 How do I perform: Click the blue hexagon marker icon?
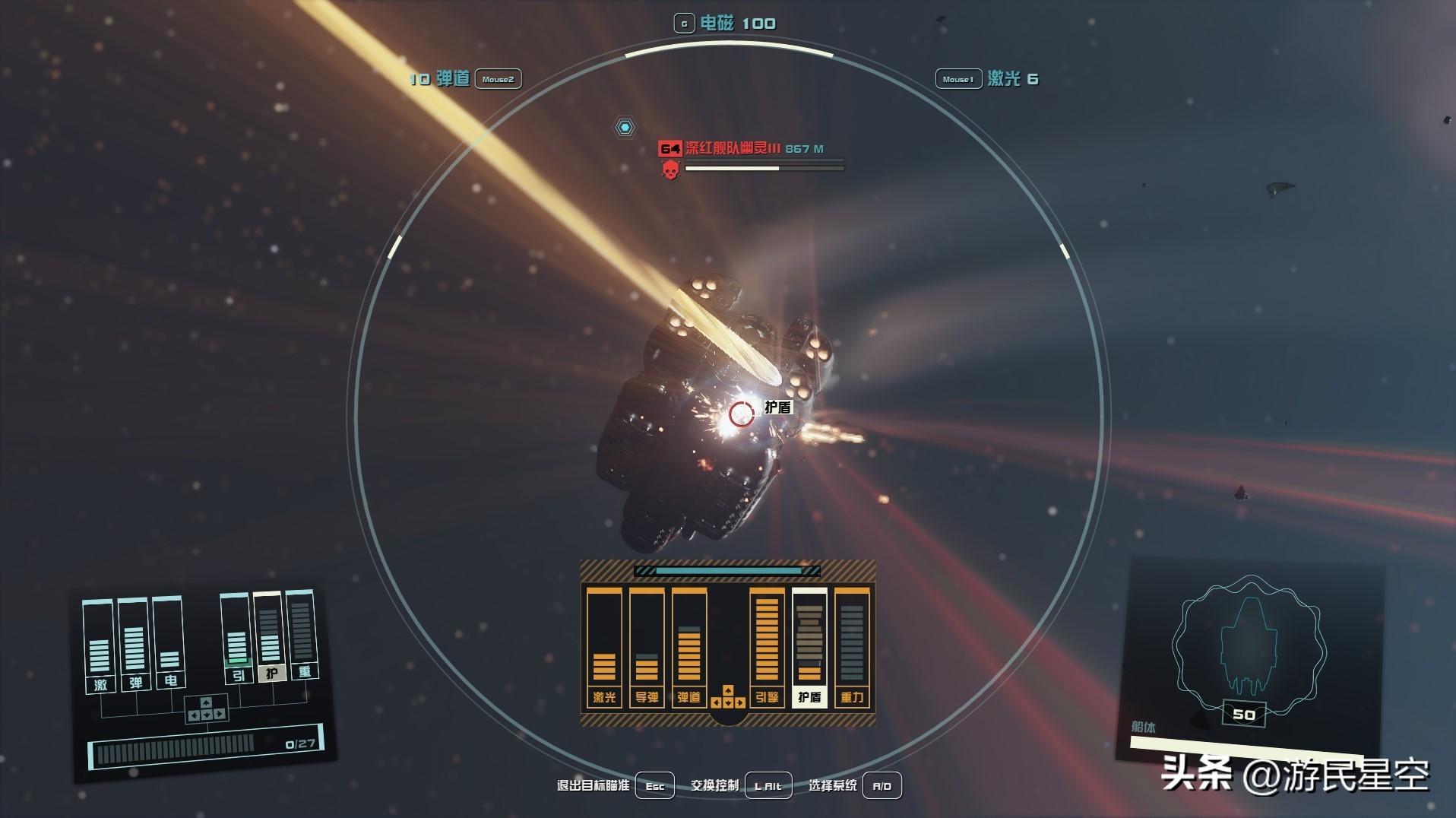[x=625, y=128]
